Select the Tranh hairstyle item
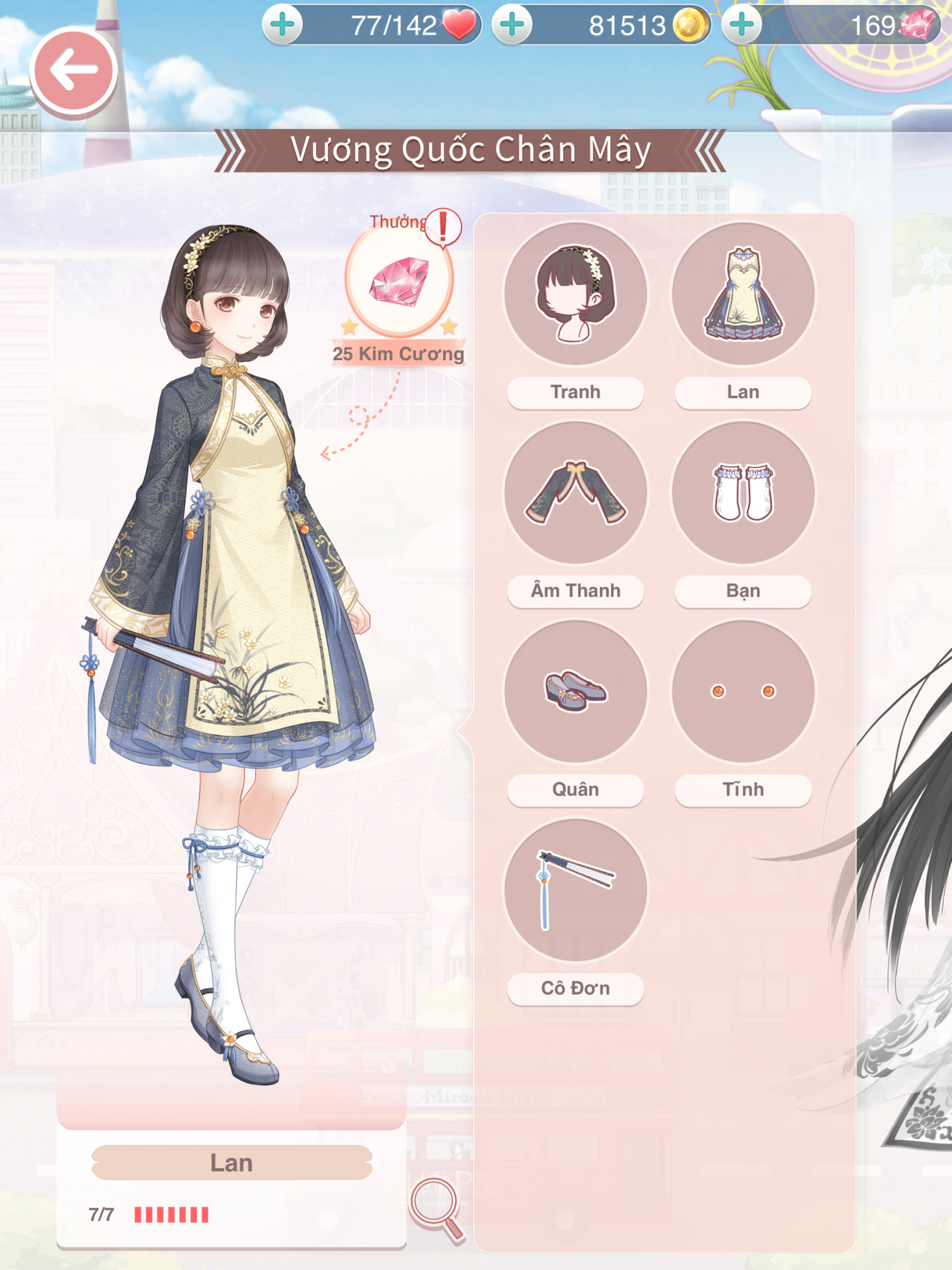Viewport: 952px width, 1270px height. (x=575, y=294)
